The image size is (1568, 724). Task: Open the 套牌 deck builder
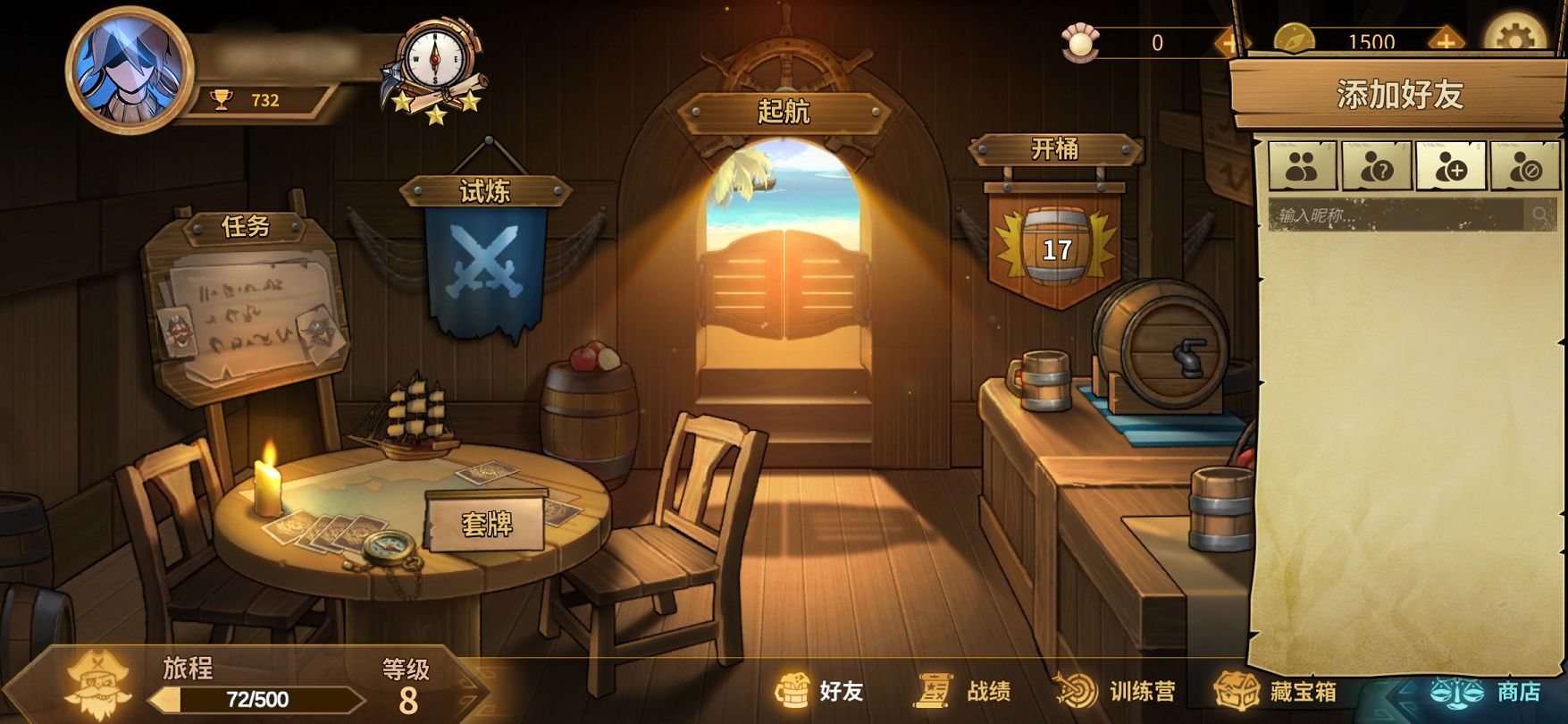(x=487, y=523)
